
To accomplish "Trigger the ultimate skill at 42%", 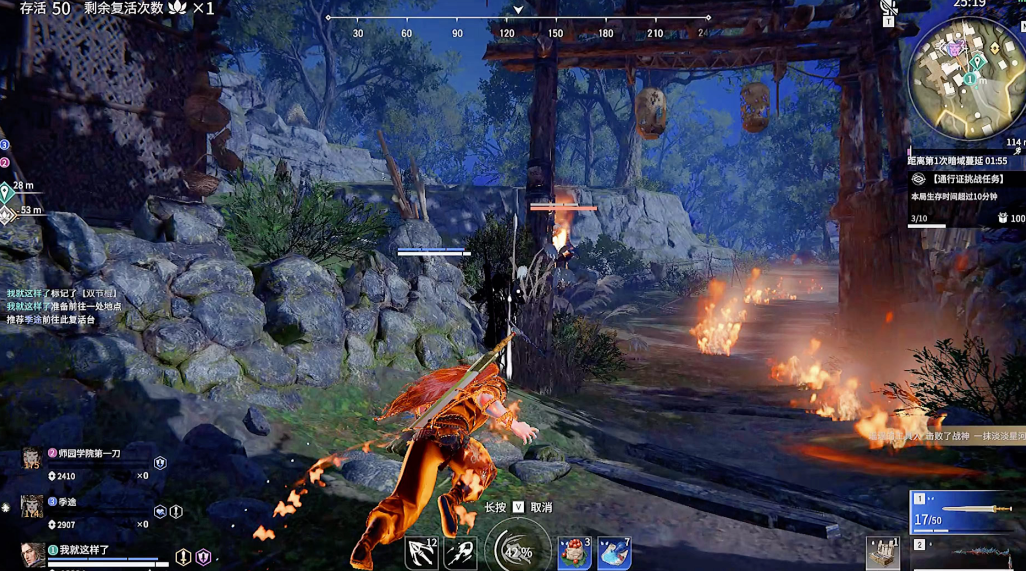I will 517,550.
